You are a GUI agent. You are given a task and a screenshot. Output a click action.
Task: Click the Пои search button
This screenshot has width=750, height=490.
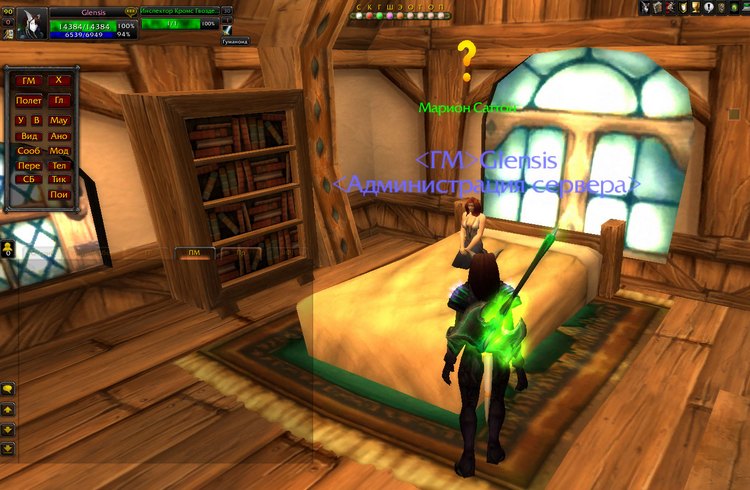(58, 194)
